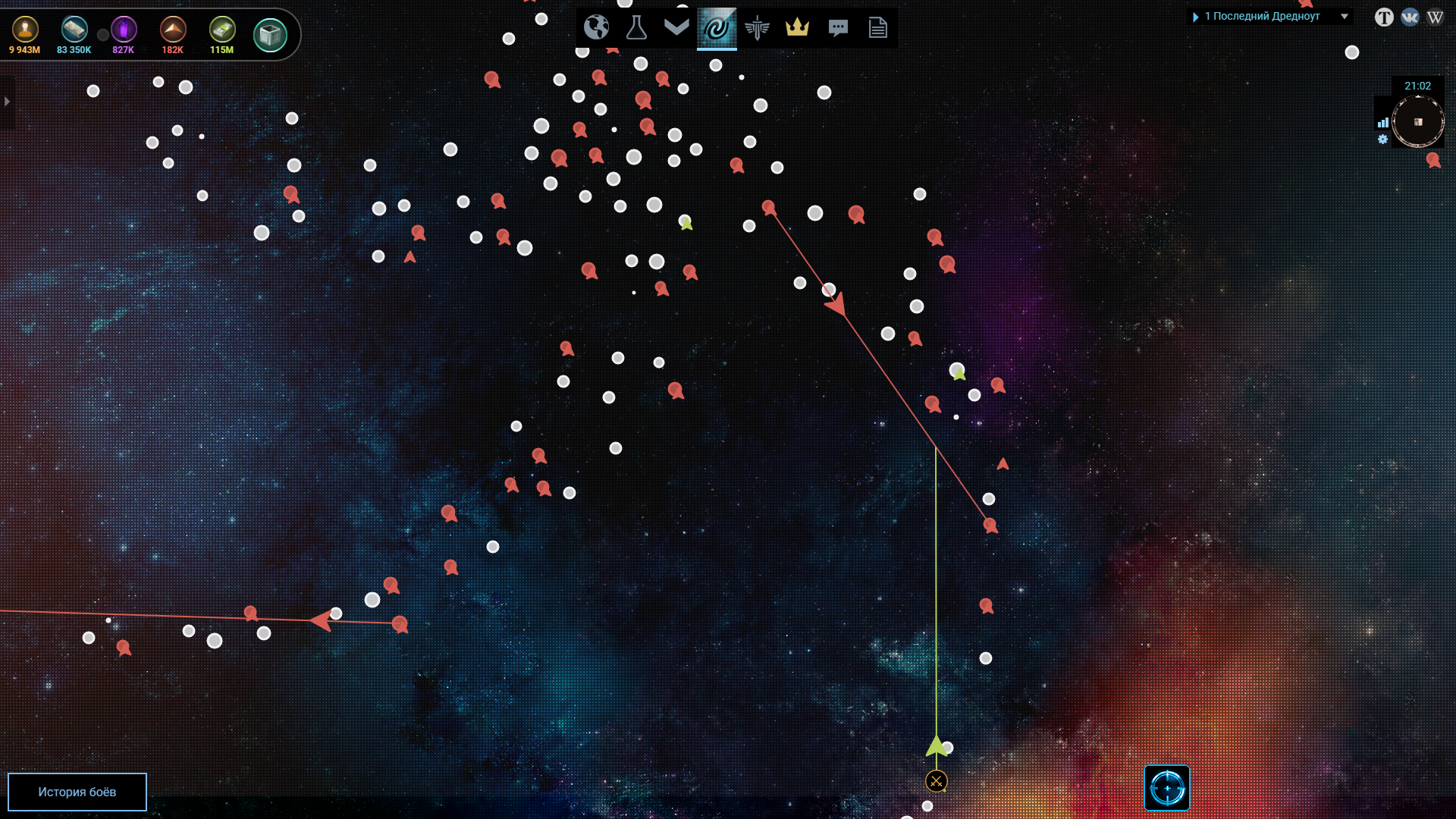Select the chevron fleet icon in toolbar

pos(676,27)
